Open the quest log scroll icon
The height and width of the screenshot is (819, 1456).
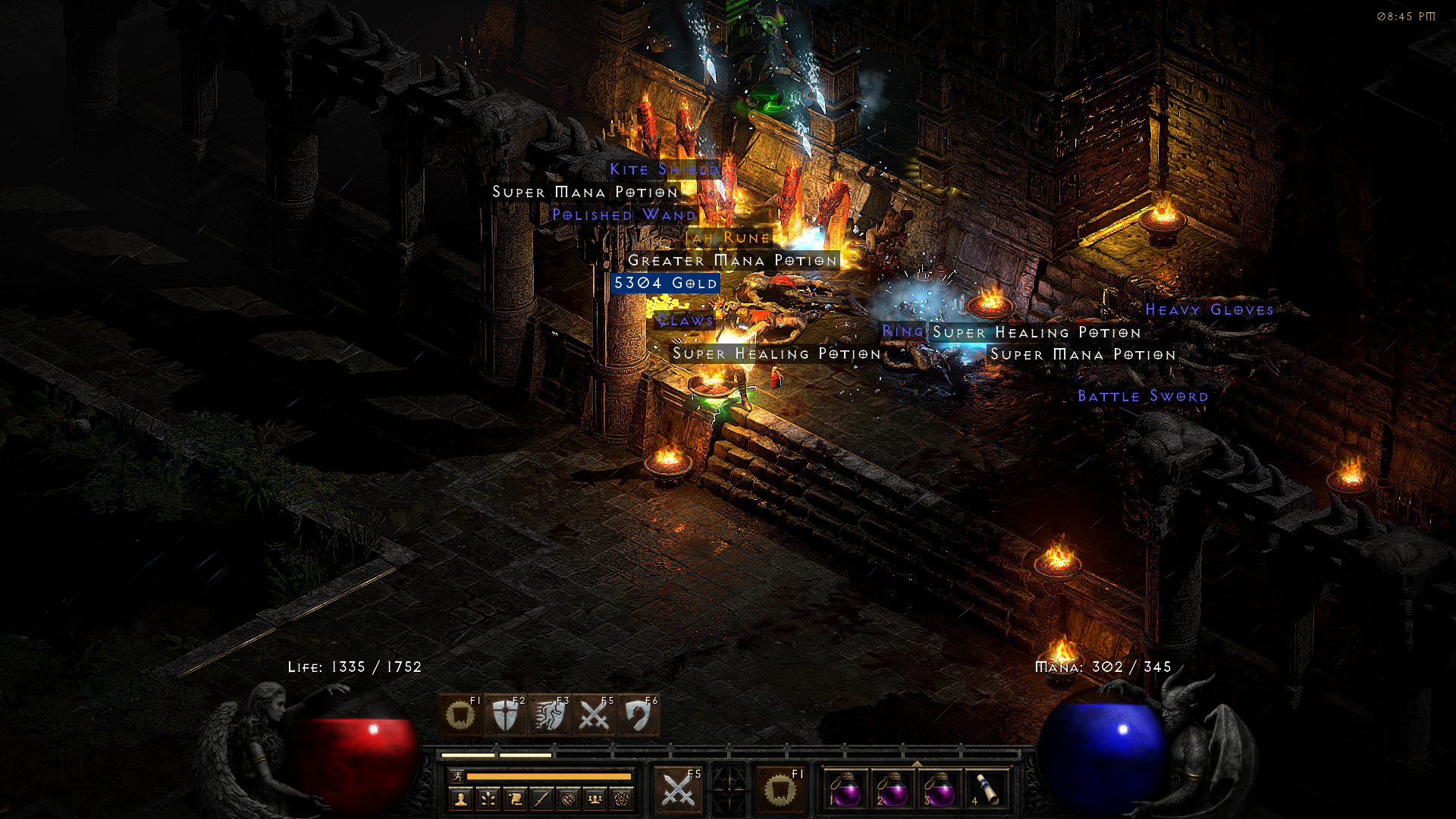pos(515,799)
